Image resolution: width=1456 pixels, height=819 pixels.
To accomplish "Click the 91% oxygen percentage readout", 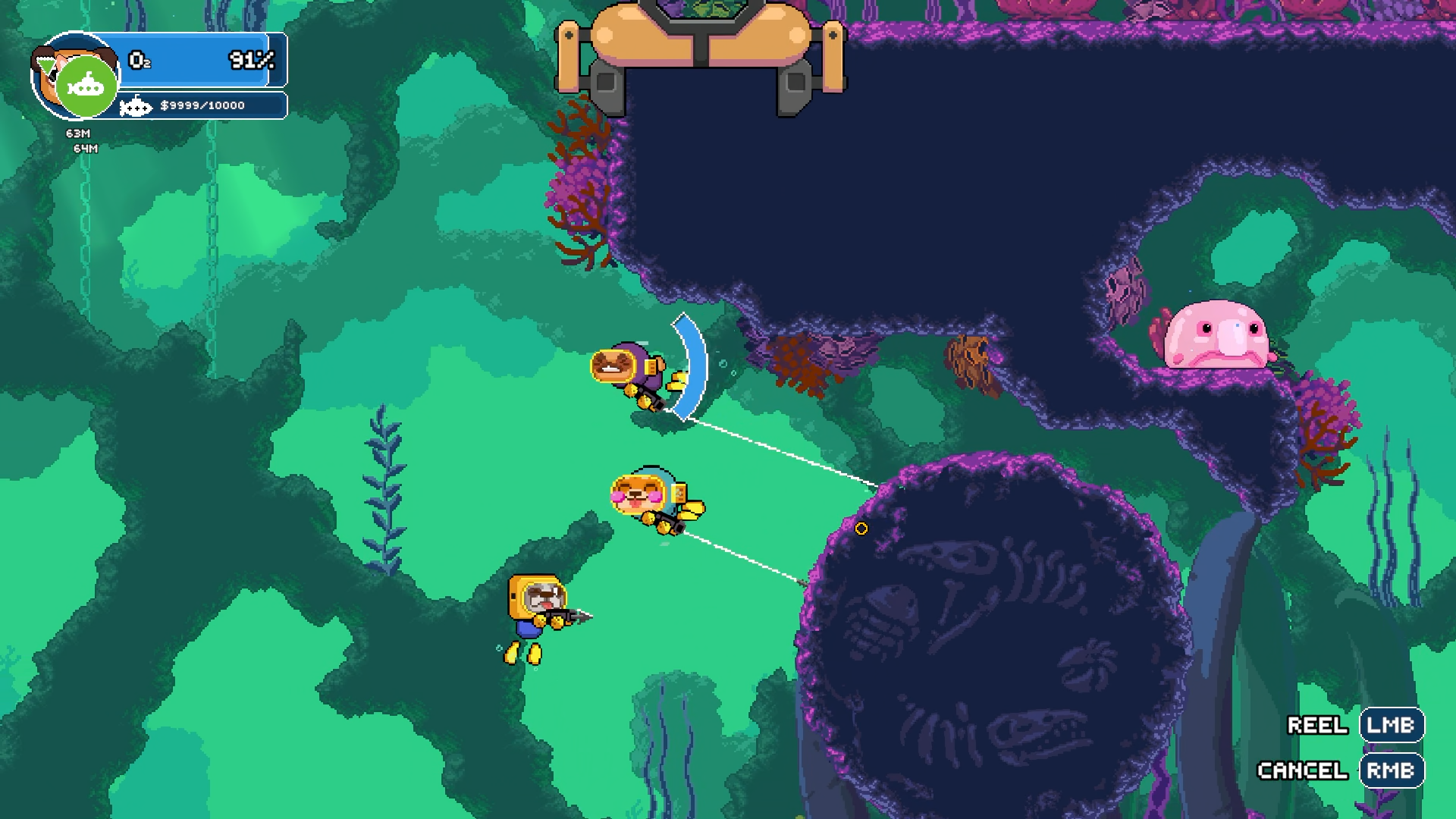I will coord(250,59).
